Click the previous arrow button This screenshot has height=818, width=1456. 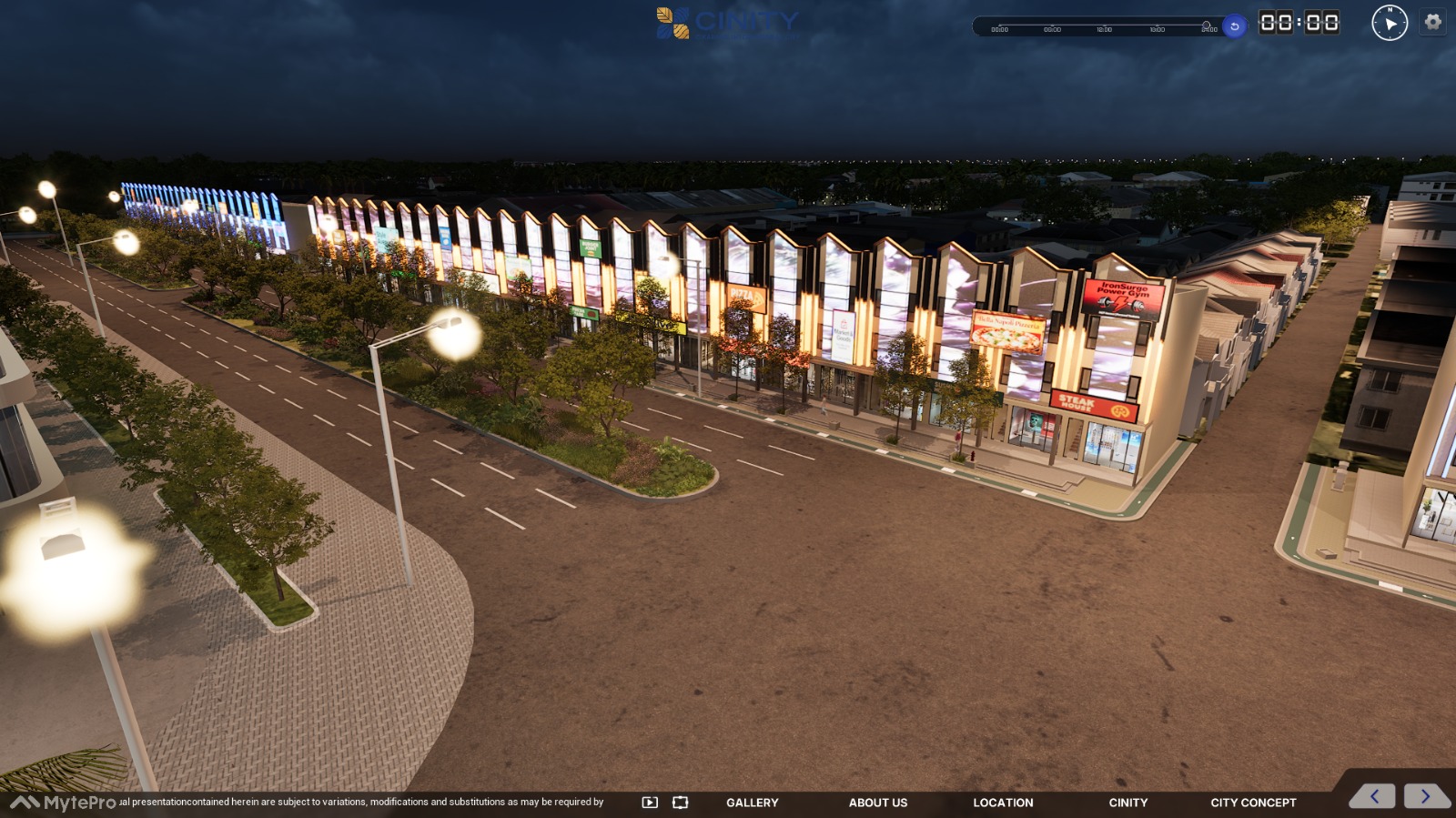1376,796
